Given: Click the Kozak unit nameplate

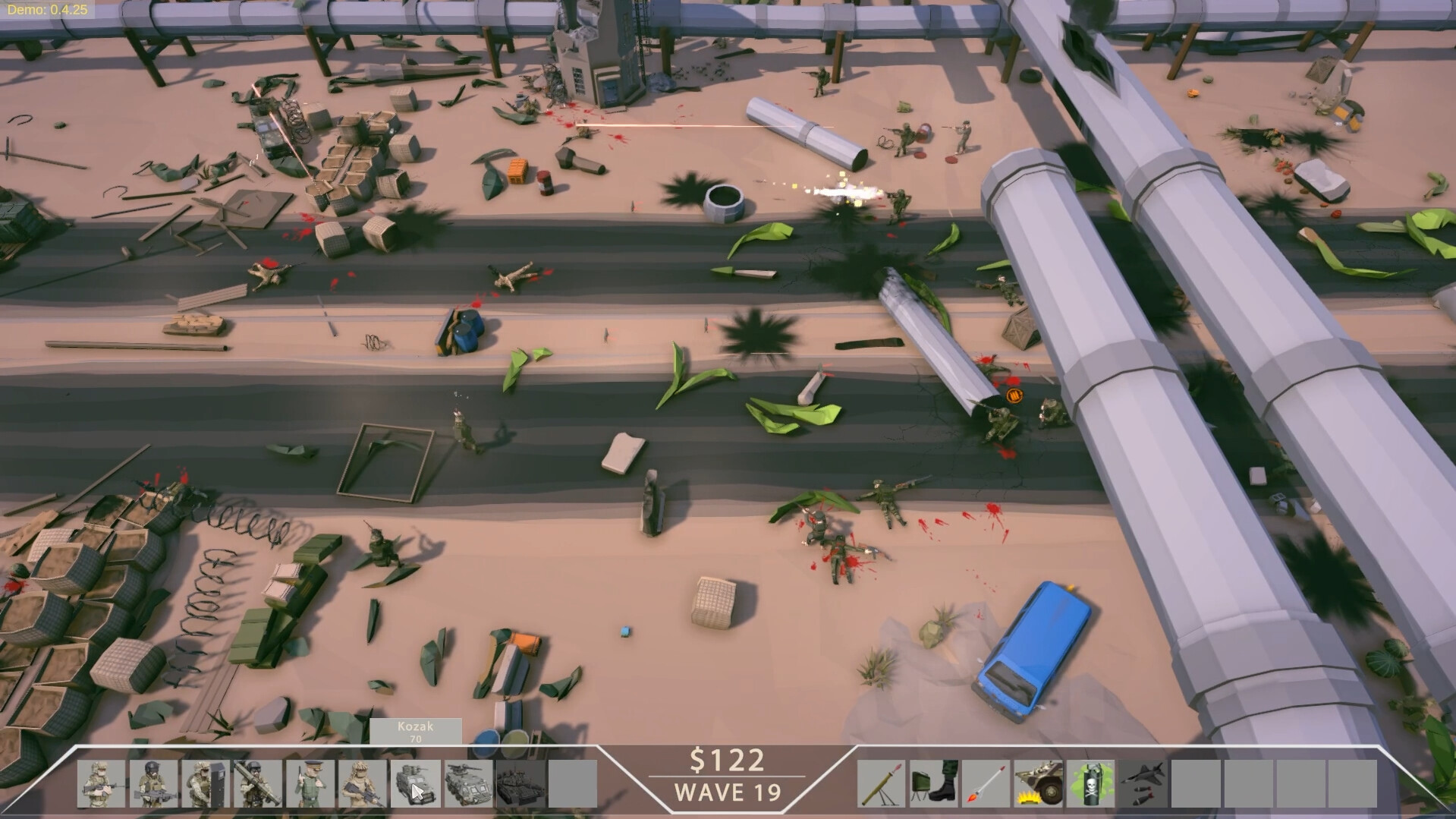Looking at the screenshot, I should click(416, 730).
